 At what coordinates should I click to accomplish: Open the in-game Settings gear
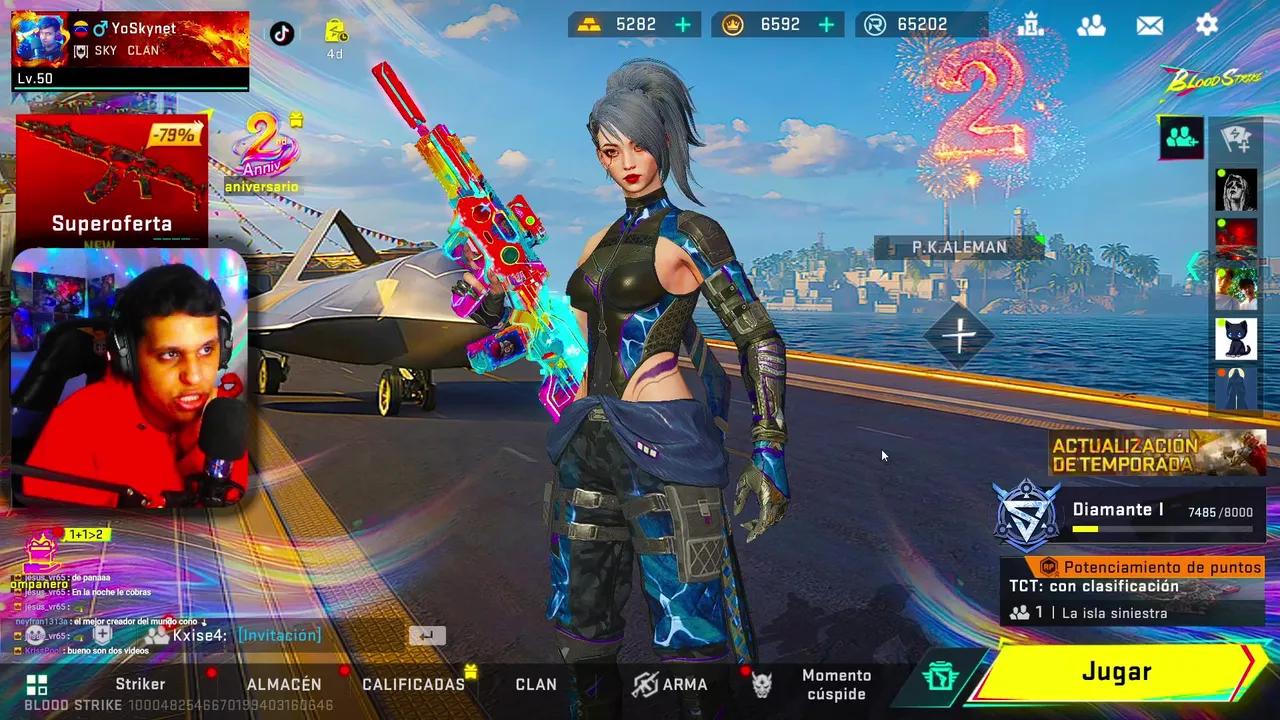(1206, 25)
